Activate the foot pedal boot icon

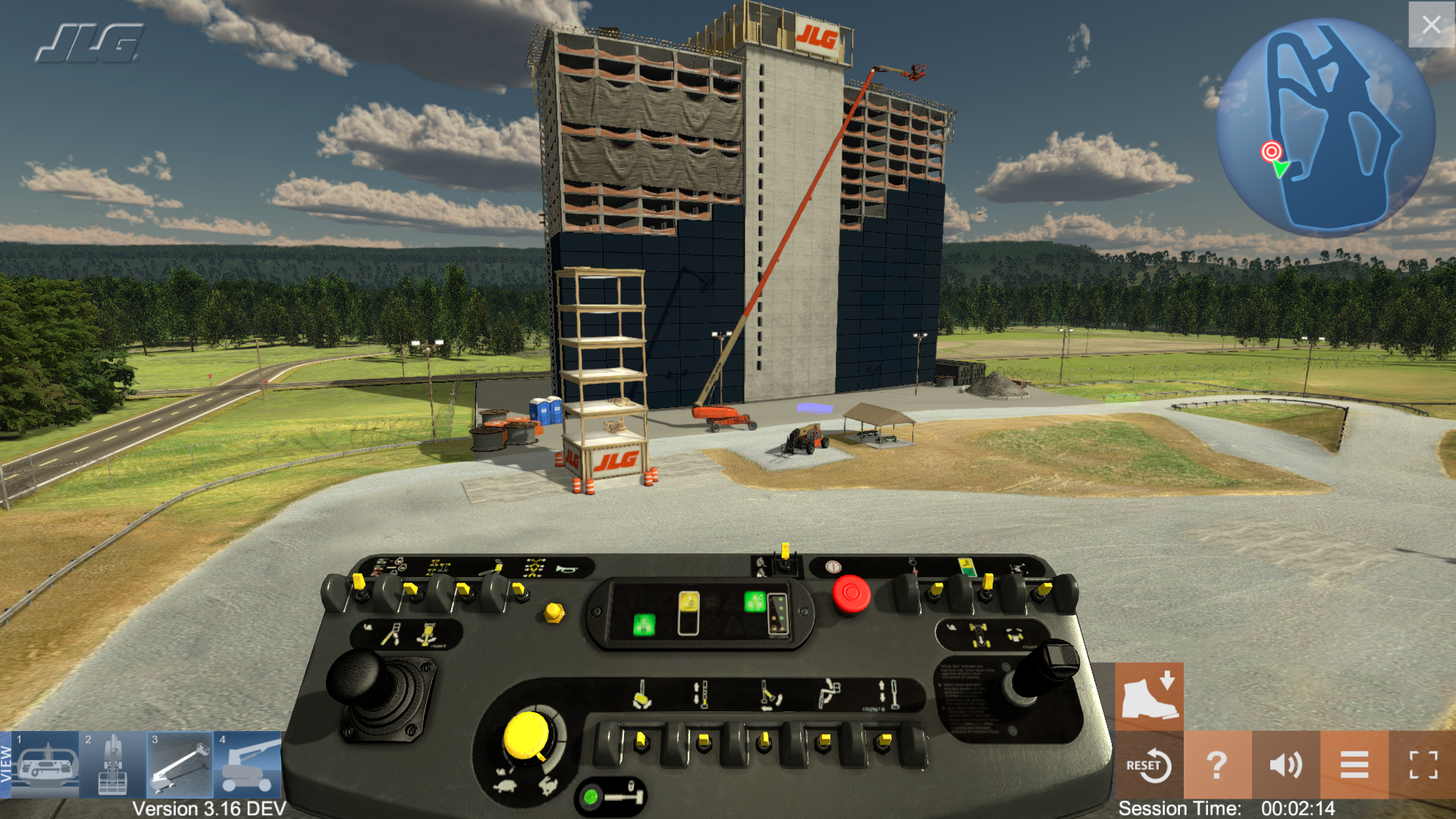pos(1149,696)
